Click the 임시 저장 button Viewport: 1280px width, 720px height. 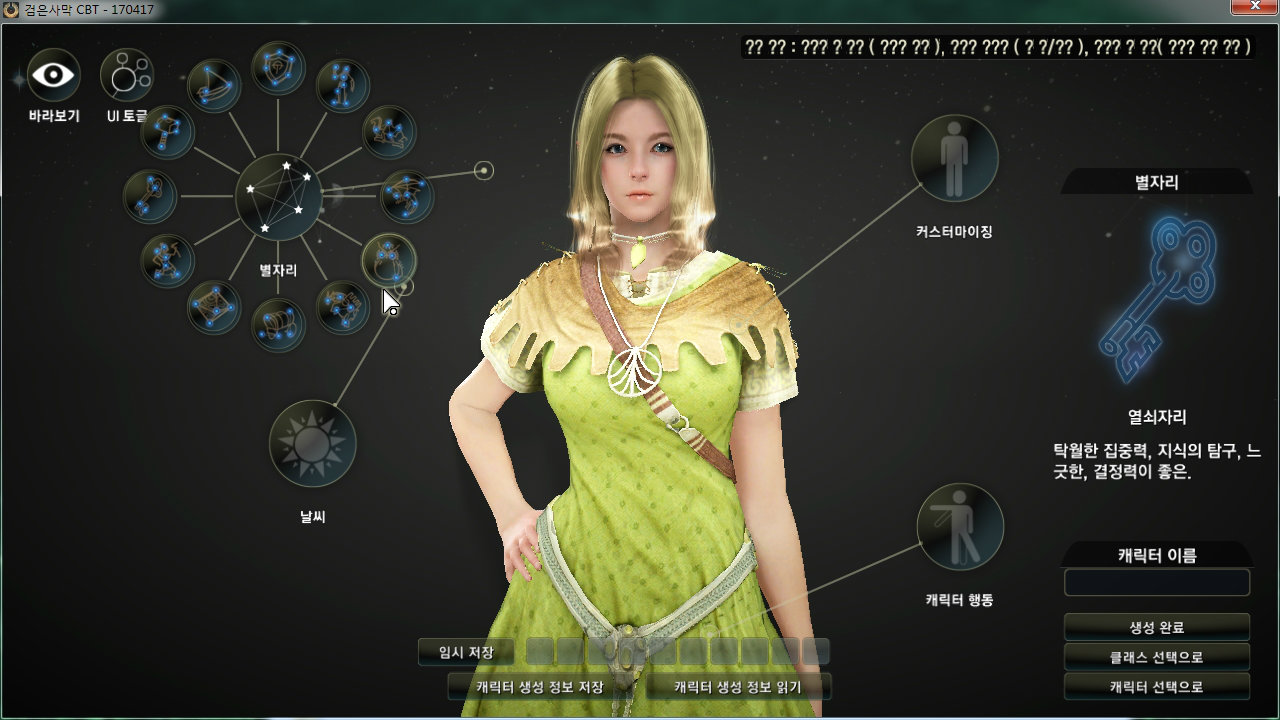(x=466, y=652)
